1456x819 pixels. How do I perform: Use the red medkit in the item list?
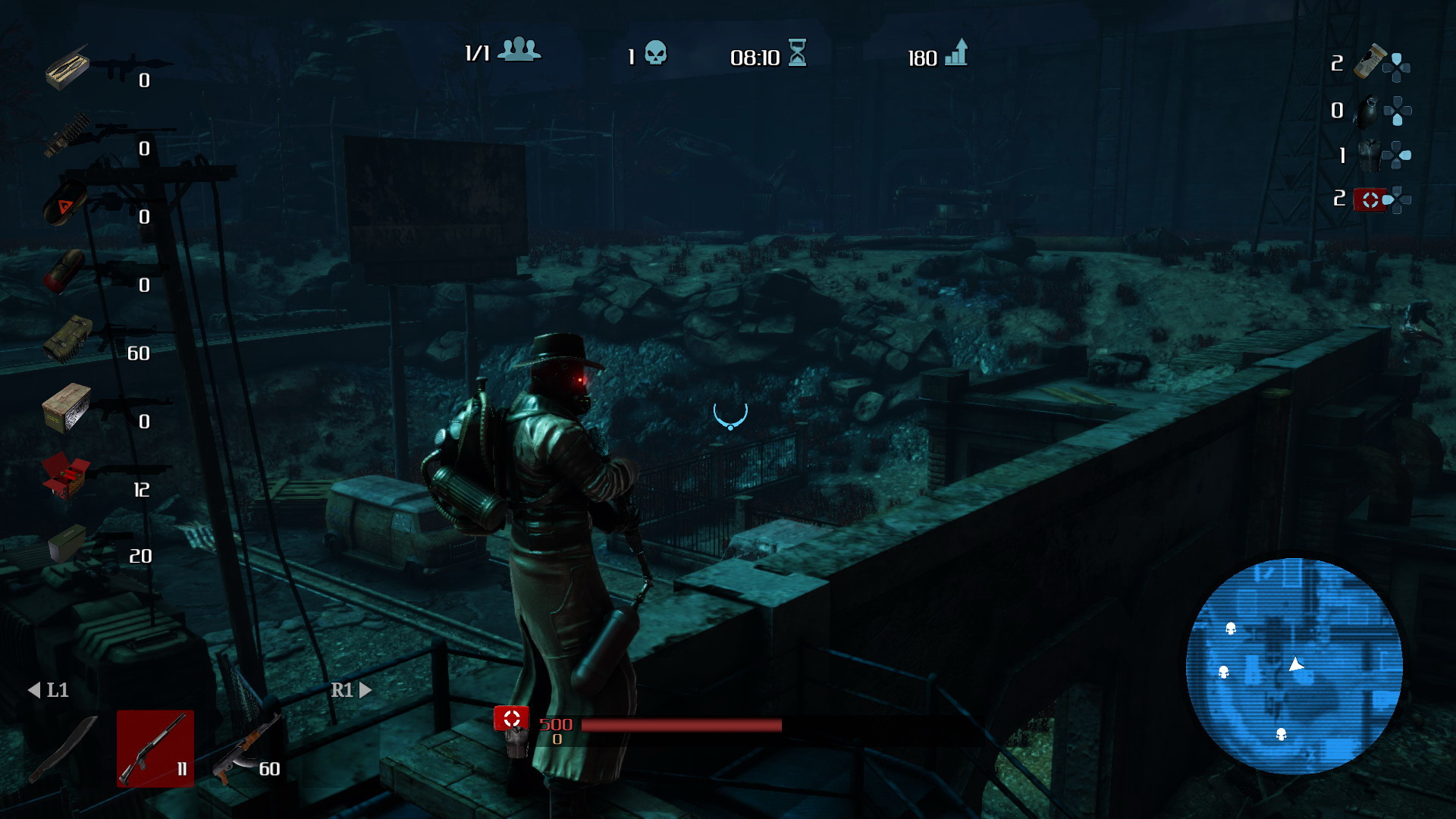pos(1370,199)
